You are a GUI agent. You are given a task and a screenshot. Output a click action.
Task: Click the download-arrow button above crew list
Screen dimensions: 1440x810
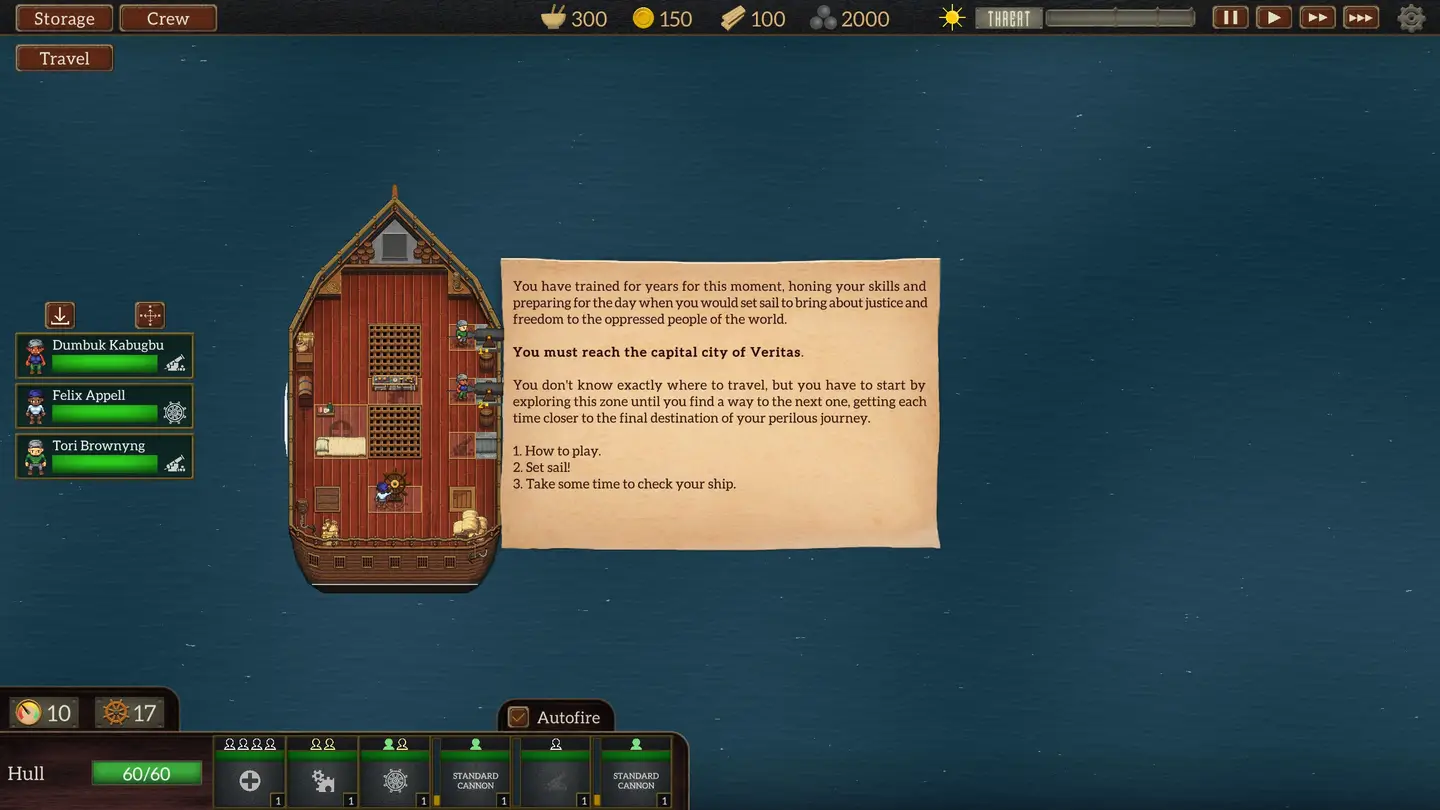(x=60, y=316)
